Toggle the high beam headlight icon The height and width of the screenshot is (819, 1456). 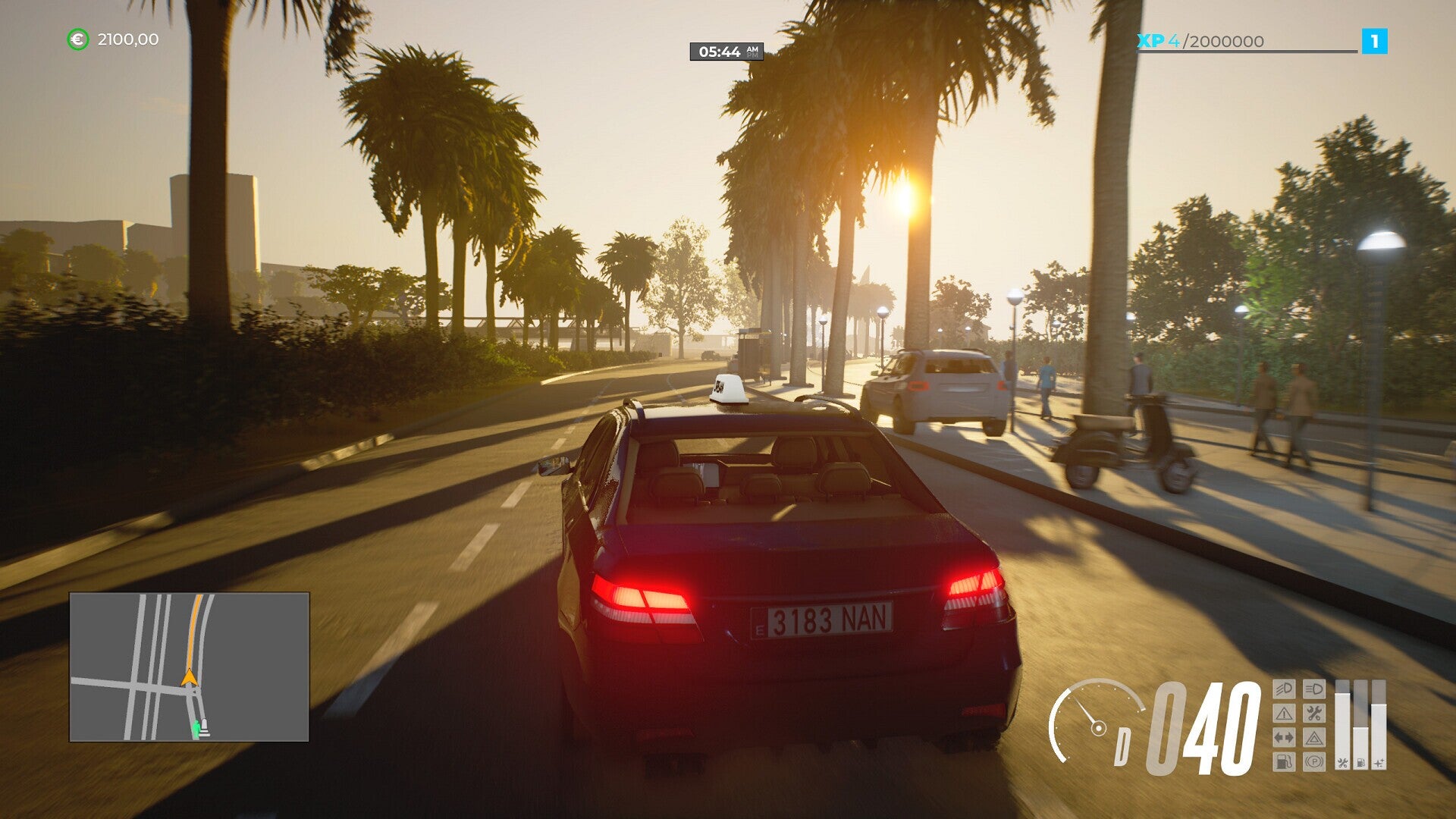click(1314, 689)
